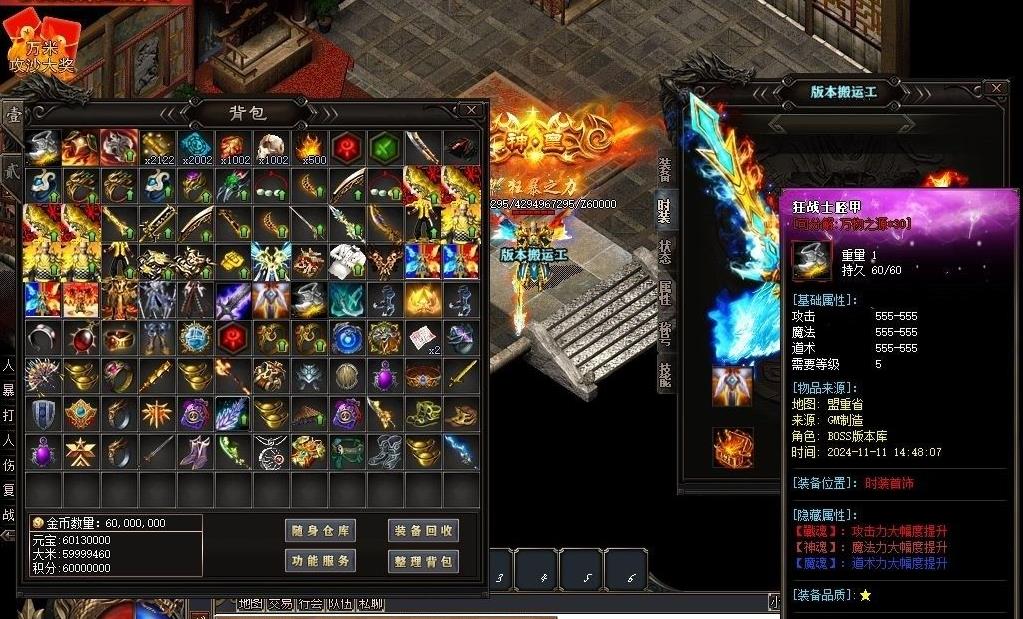Viewport: 1023px width, 619px height.
Task: Switch to bag page 壹
Action: point(14,117)
